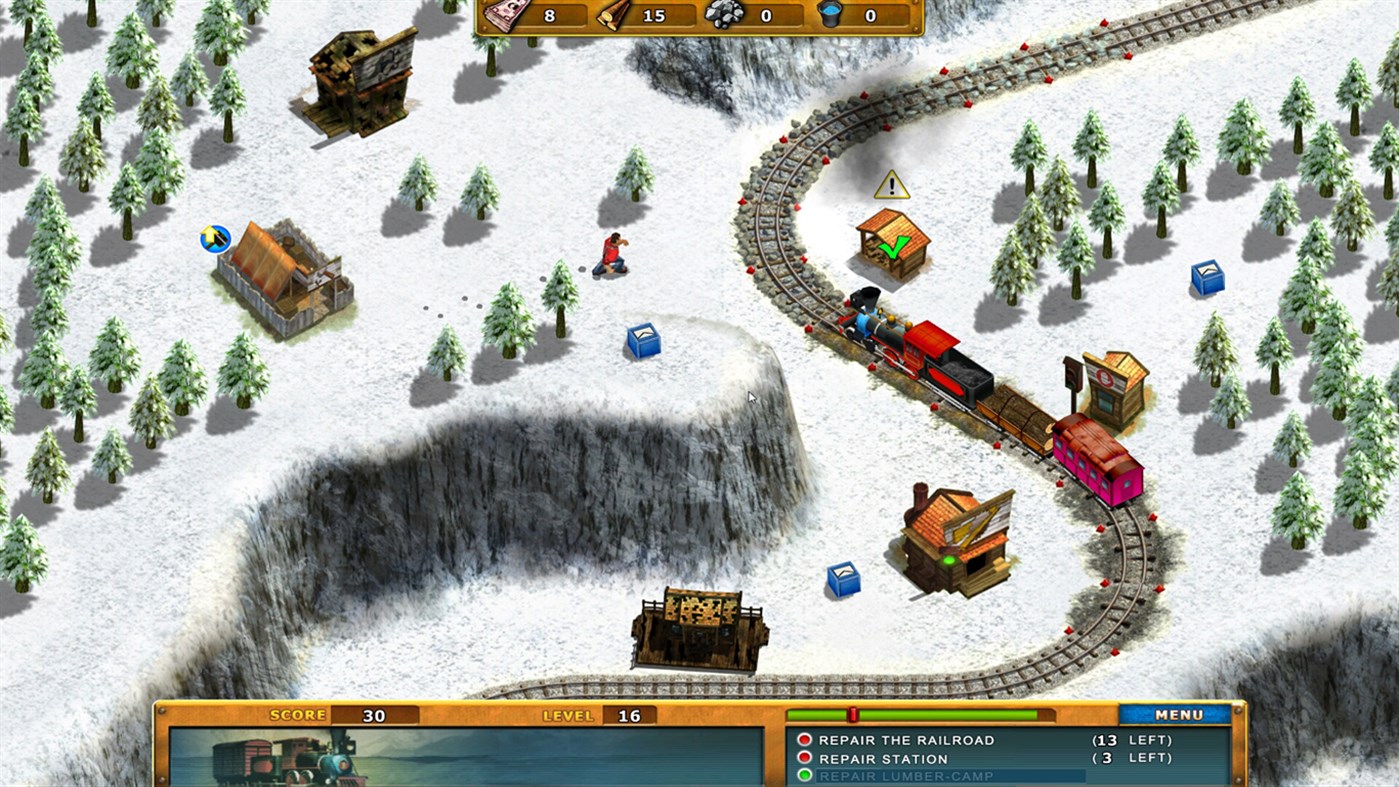Click the stone resource icon

723,14
